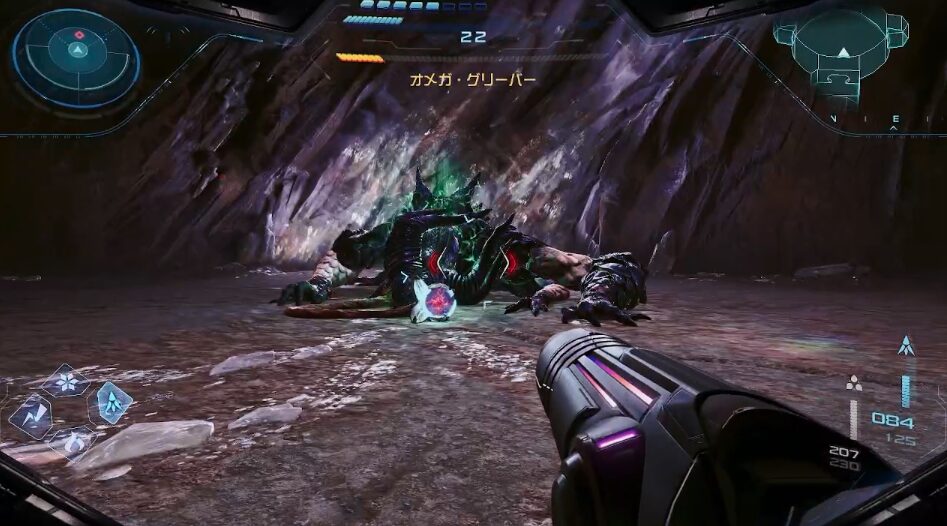Image resolution: width=947 pixels, height=526 pixels.
Task: Select the snowflake ice shot icon
Action: click(67, 381)
